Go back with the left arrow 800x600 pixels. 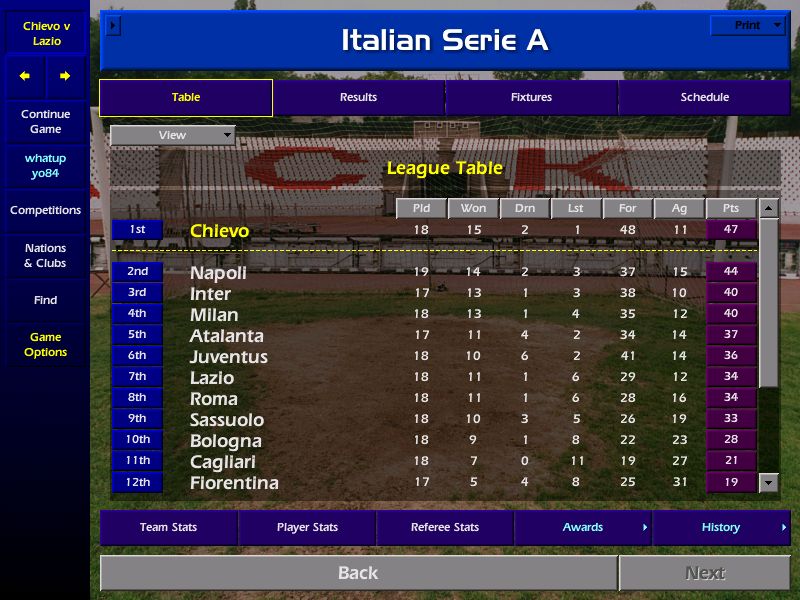(x=25, y=76)
